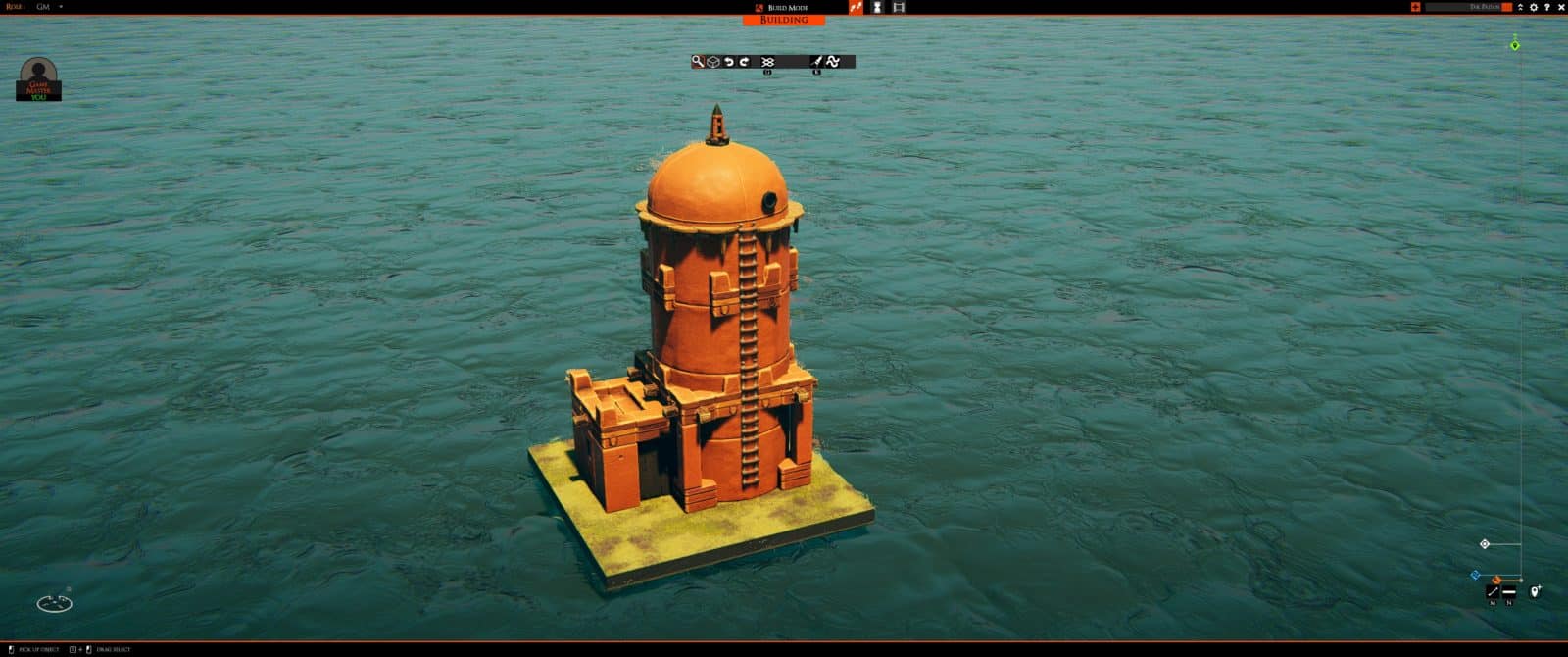Open help with the question mark

coord(1547,7)
